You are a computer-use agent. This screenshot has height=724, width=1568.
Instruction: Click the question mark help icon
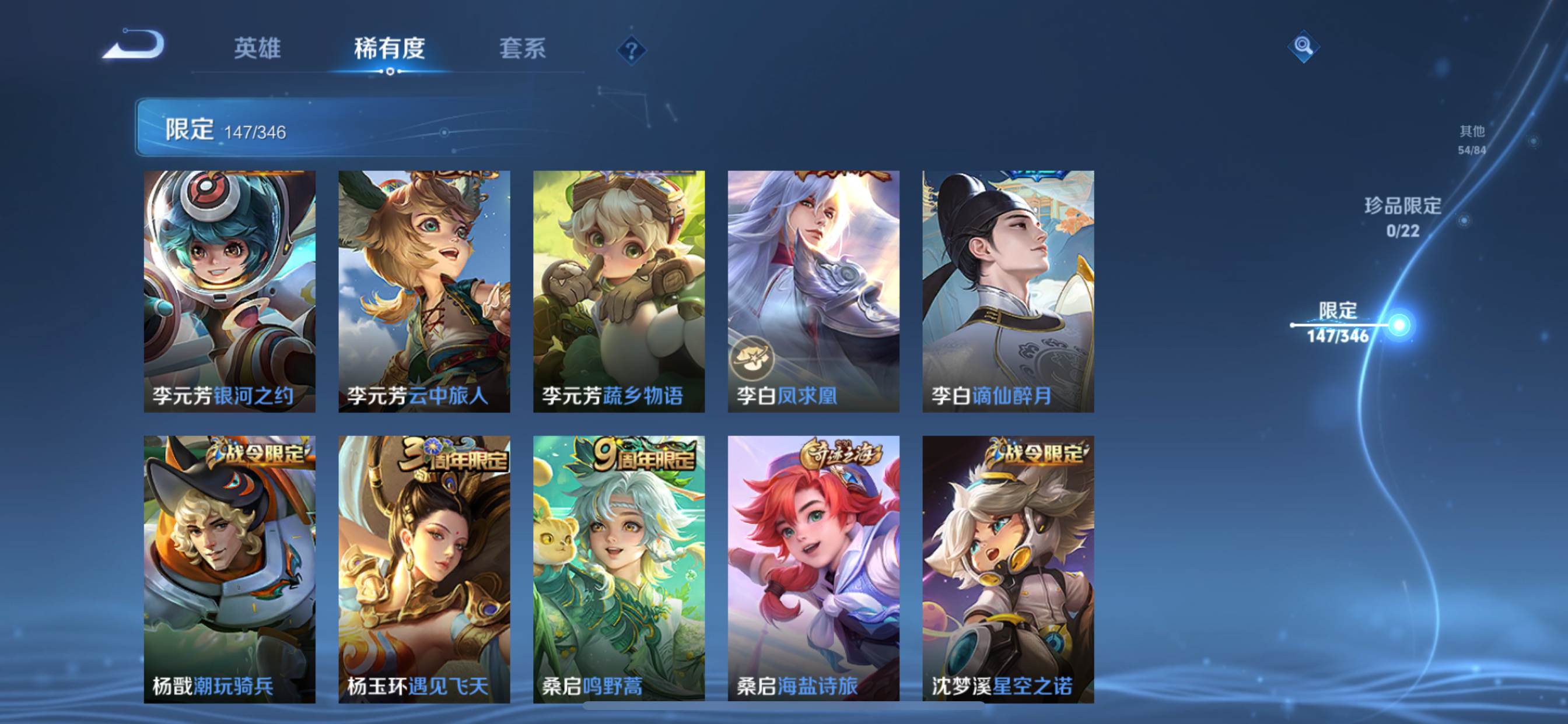pos(631,50)
